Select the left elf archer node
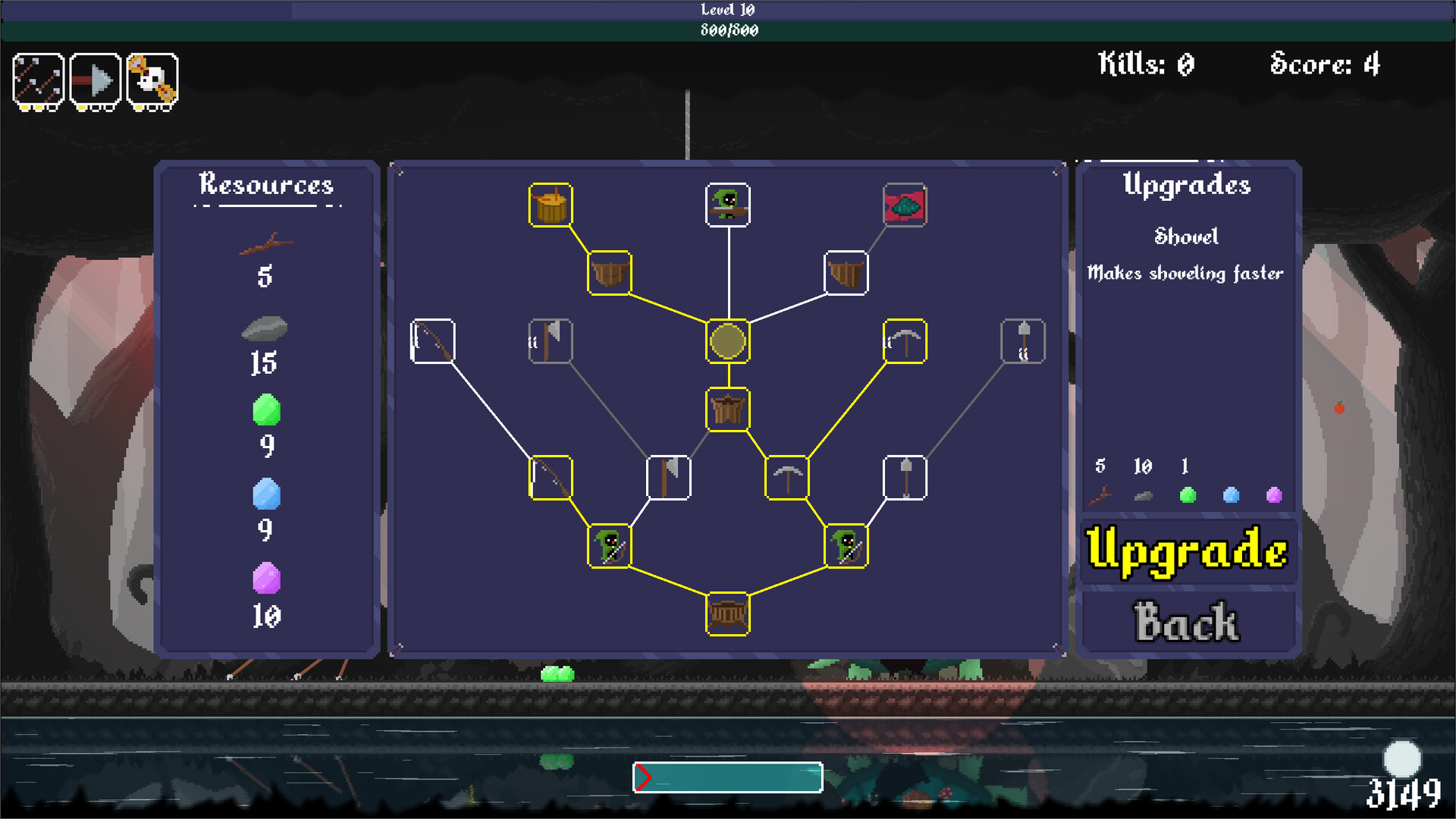Viewport: 1456px width, 819px height. (x=610, y=548)
